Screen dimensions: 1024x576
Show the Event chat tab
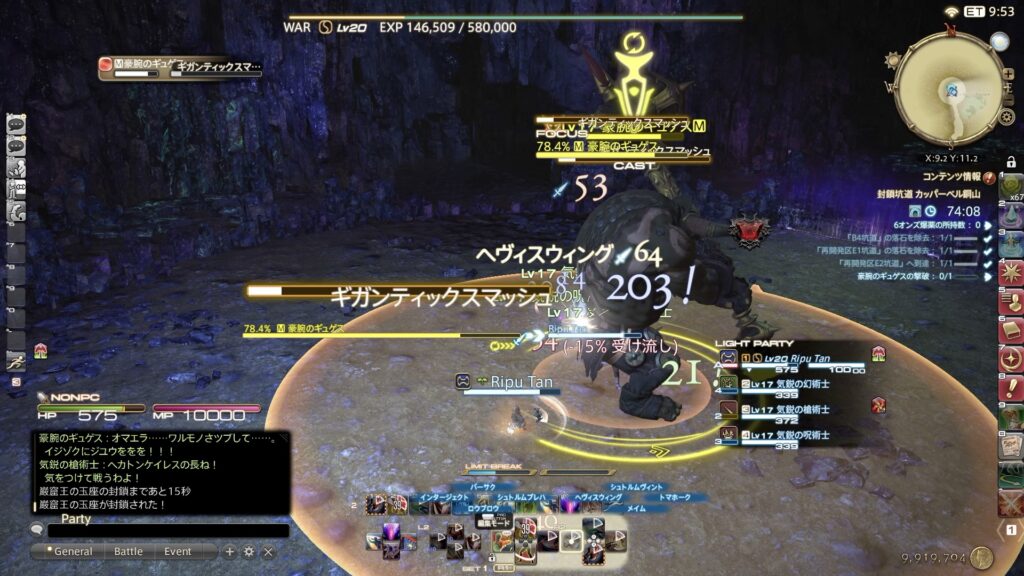178,551
